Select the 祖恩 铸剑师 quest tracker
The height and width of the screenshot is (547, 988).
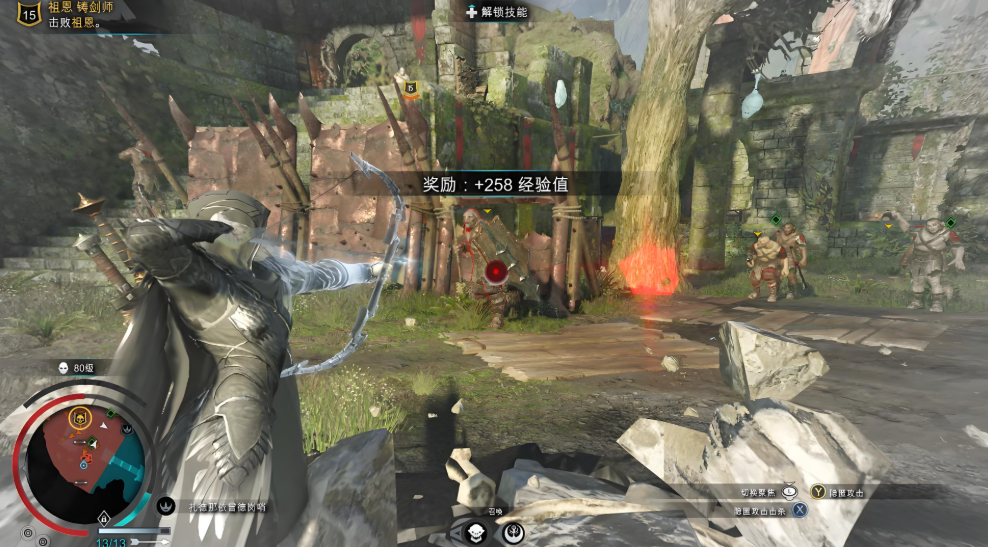coord(80,7)
